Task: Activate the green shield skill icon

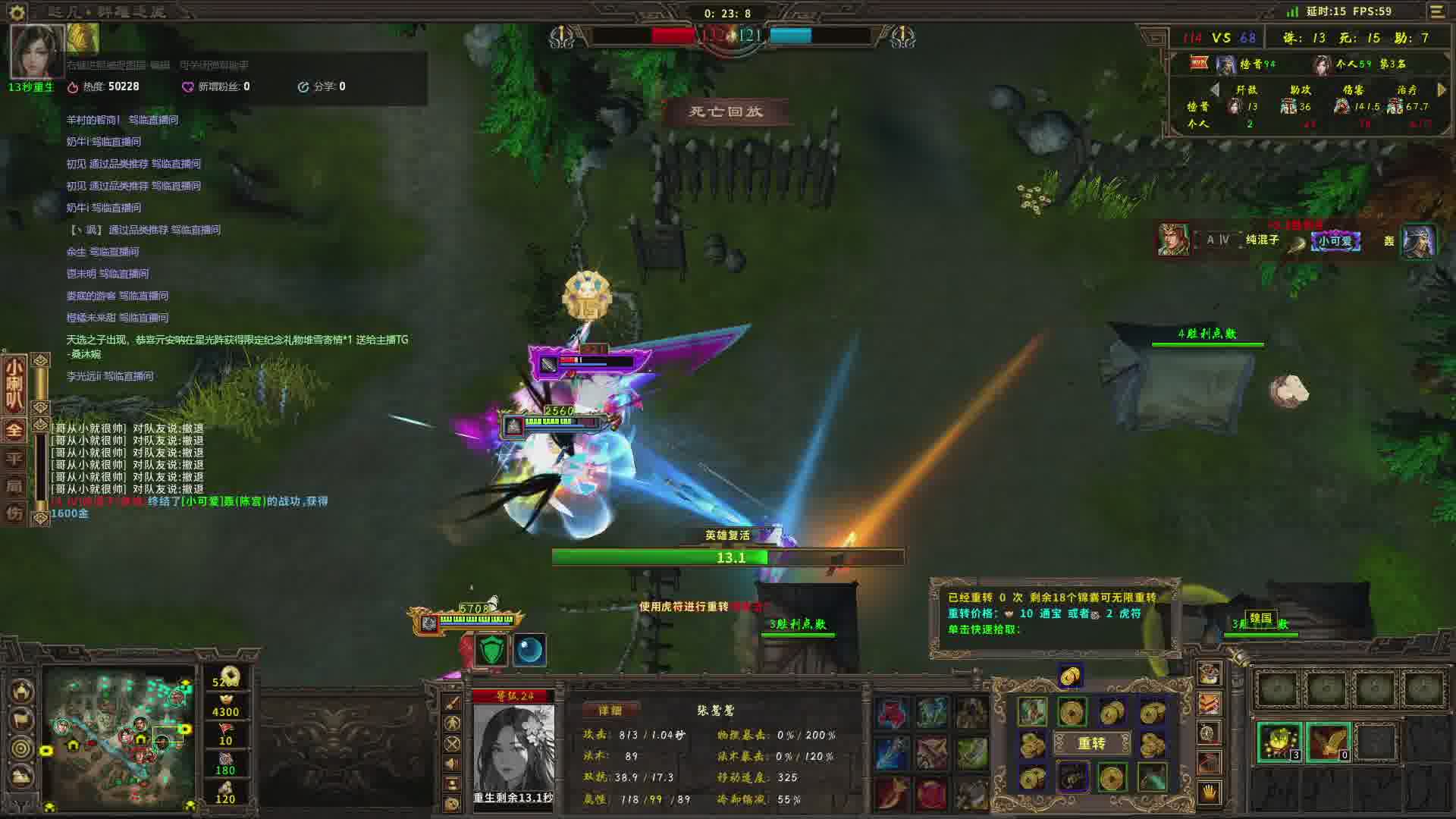Action: click(491, 650)
